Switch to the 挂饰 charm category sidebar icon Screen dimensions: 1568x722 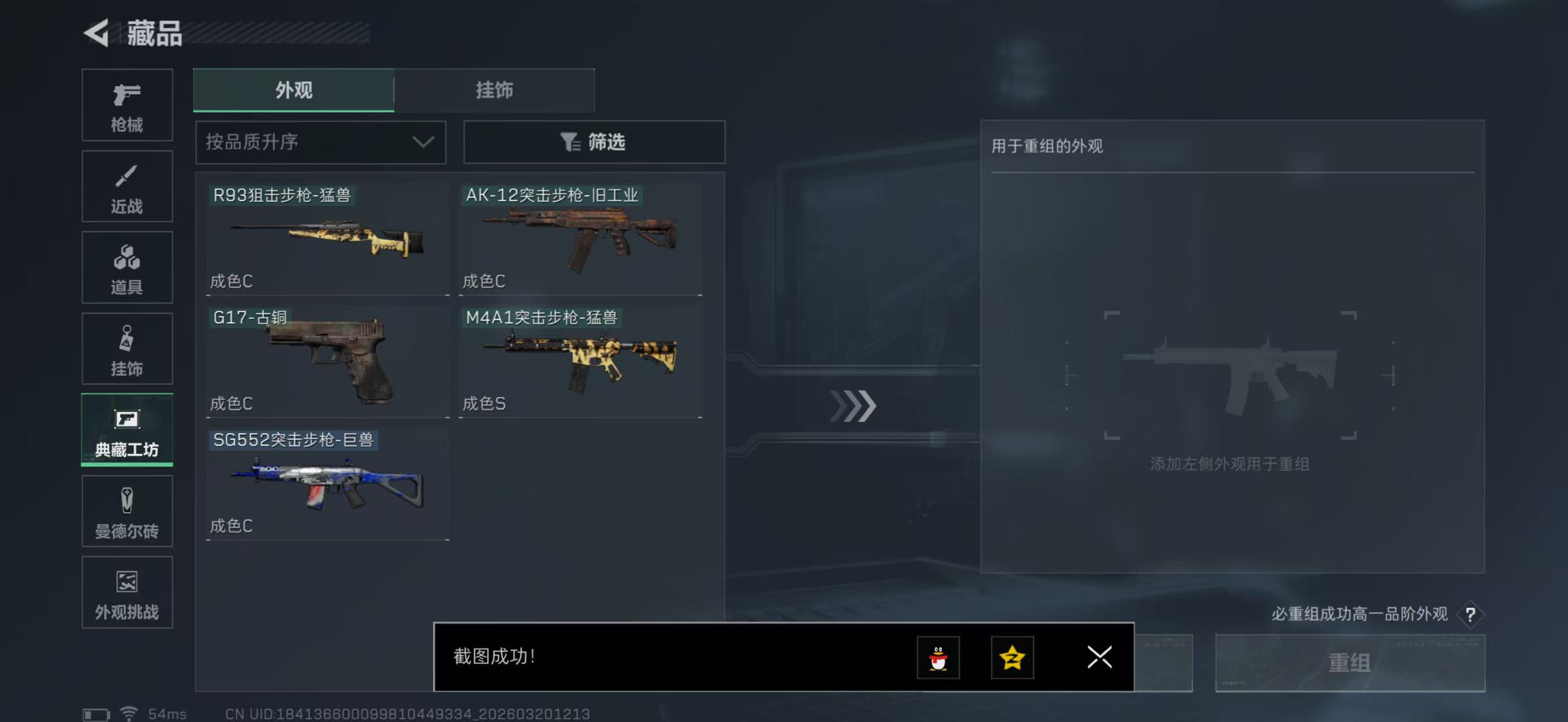click(127, 349)
